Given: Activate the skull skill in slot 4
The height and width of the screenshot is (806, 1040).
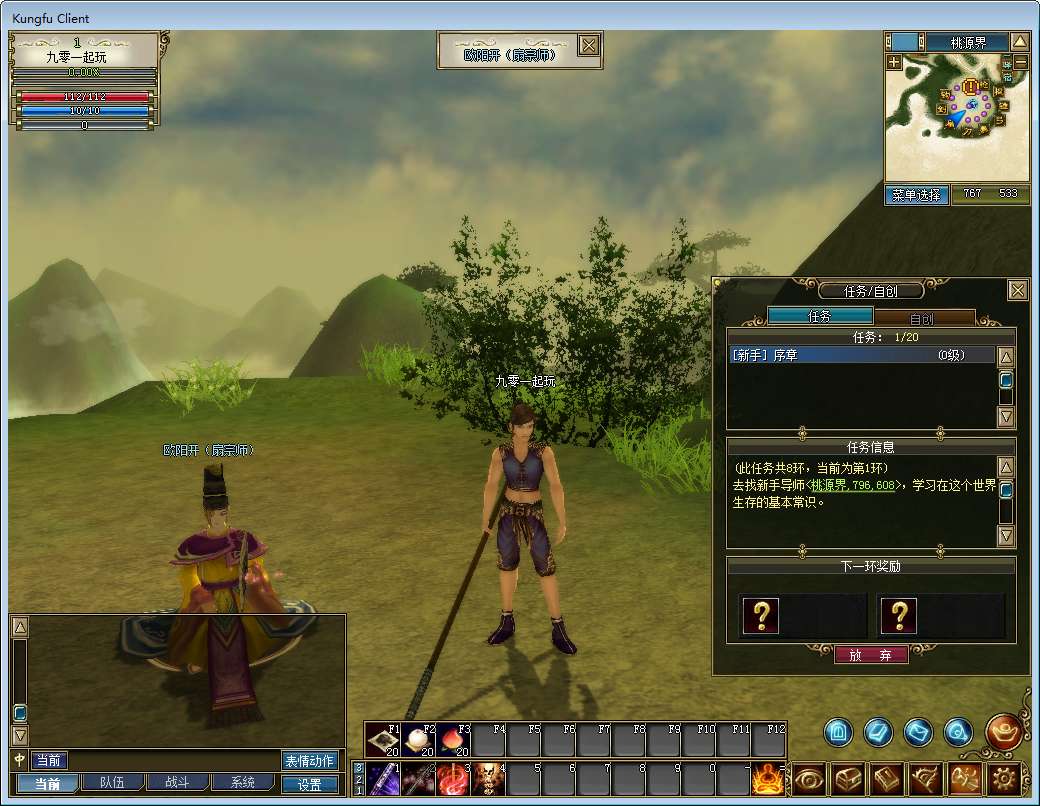Looking at the screenshot, I should point(486,777).
